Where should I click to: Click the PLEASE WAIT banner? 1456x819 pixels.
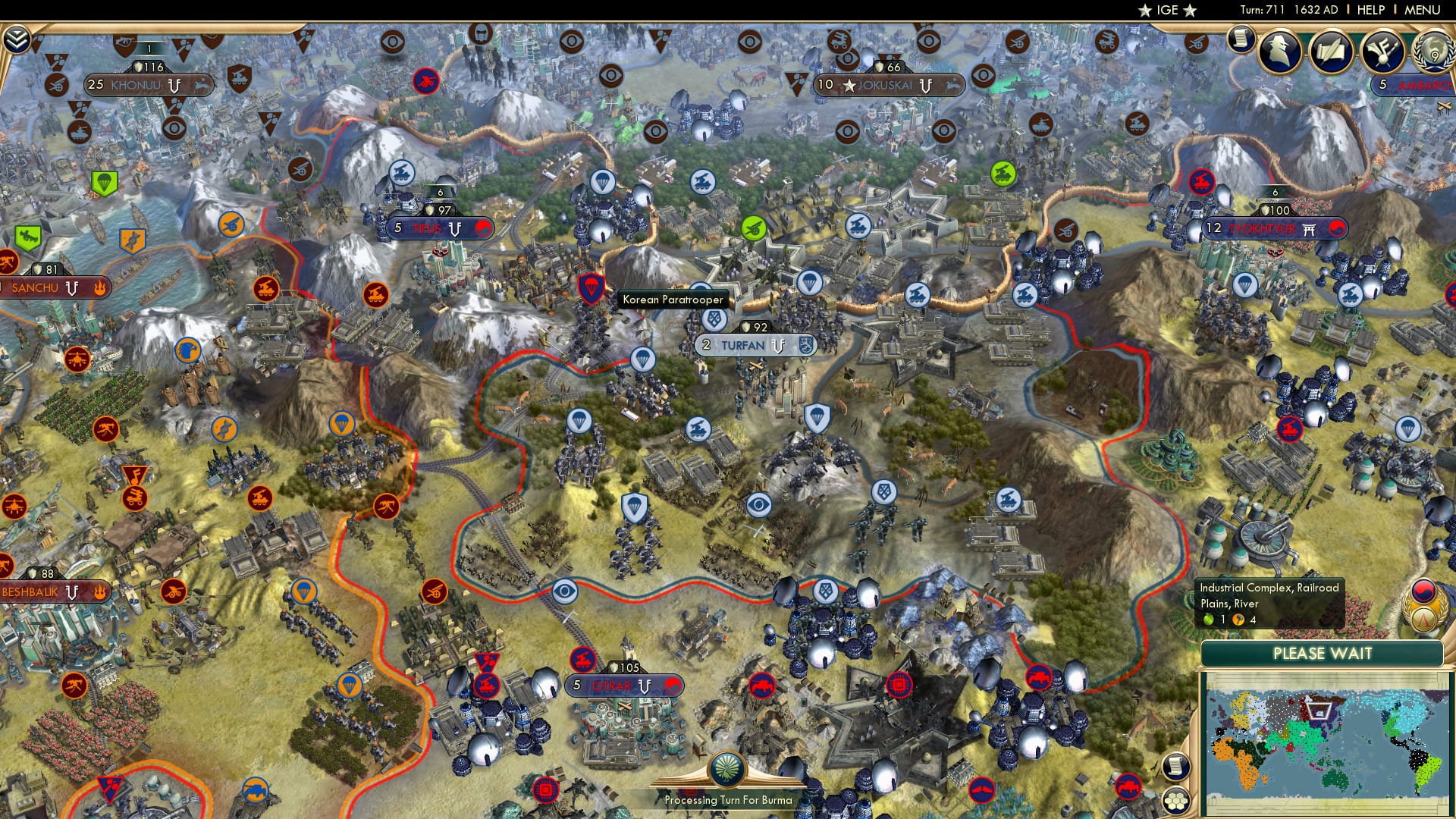coord(1323,654)
